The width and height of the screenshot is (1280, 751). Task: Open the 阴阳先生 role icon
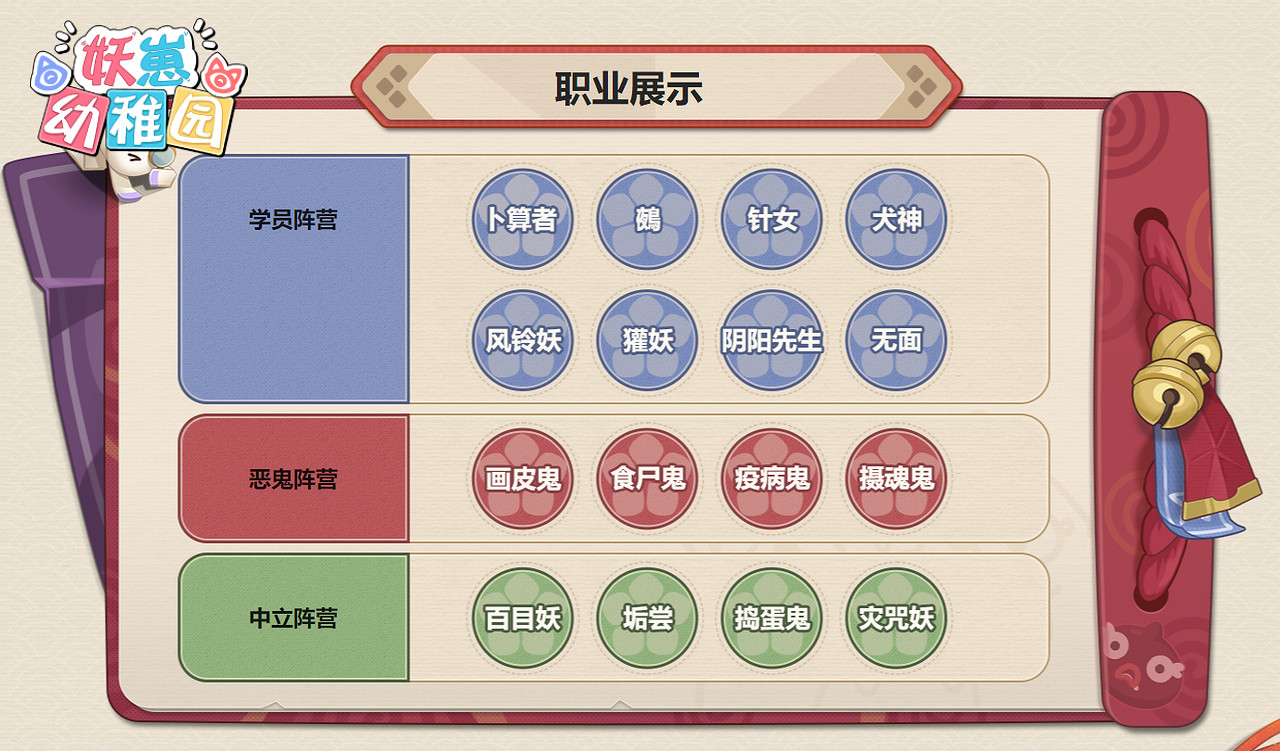coord(772,341)
